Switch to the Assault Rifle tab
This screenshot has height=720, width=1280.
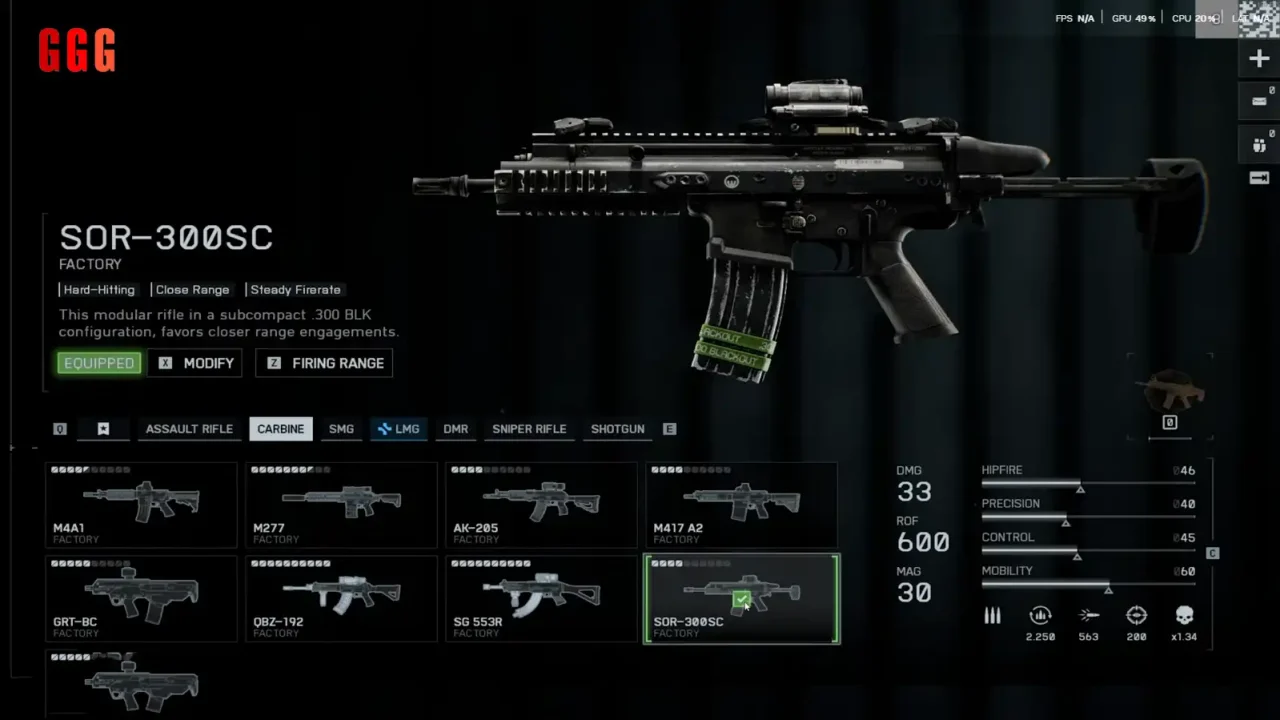pyautogui.click(x=189, y=429)
